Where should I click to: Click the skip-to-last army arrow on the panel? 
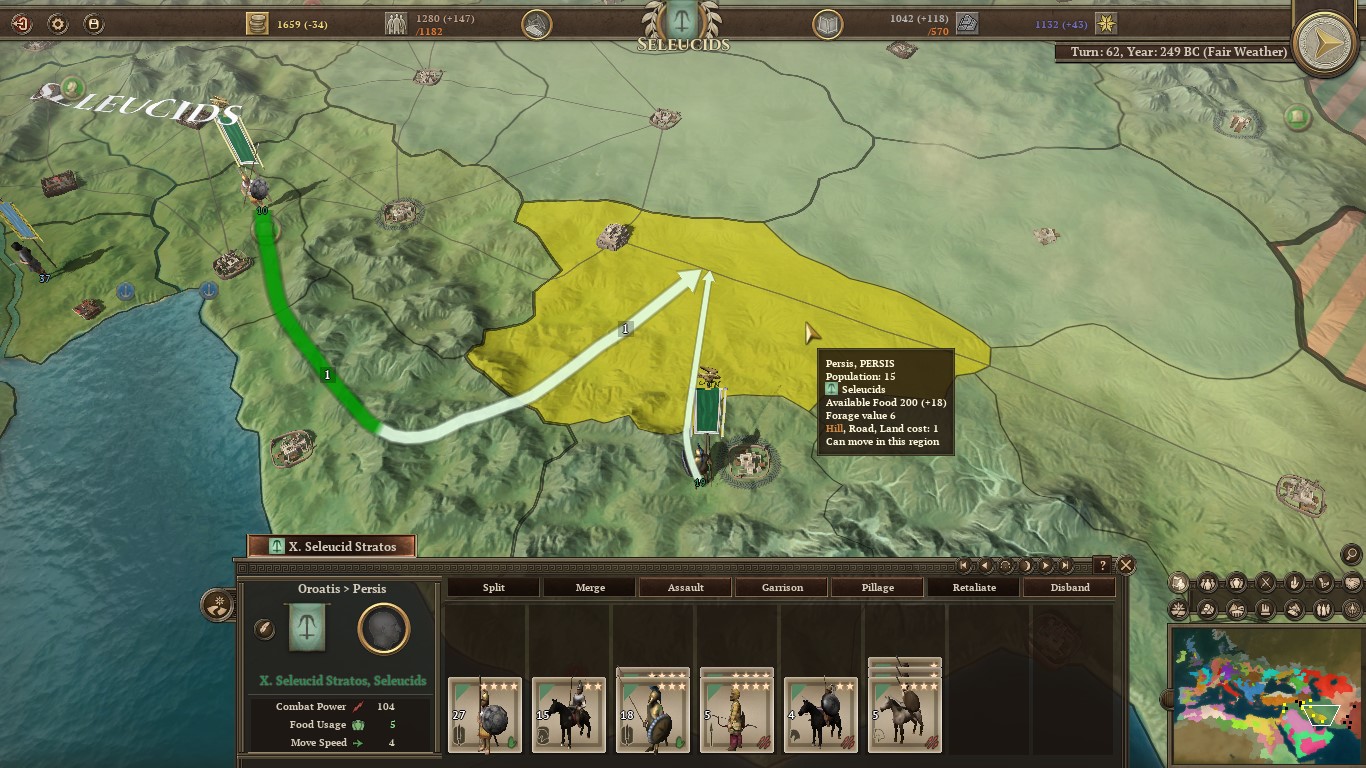tap(1065, 565)
